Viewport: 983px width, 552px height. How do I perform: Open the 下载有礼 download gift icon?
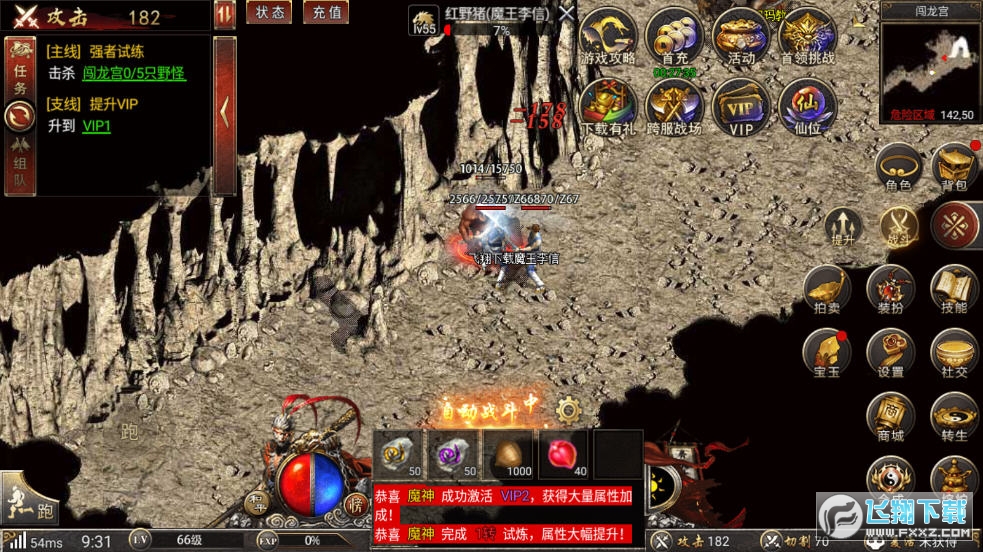(608, 107)
